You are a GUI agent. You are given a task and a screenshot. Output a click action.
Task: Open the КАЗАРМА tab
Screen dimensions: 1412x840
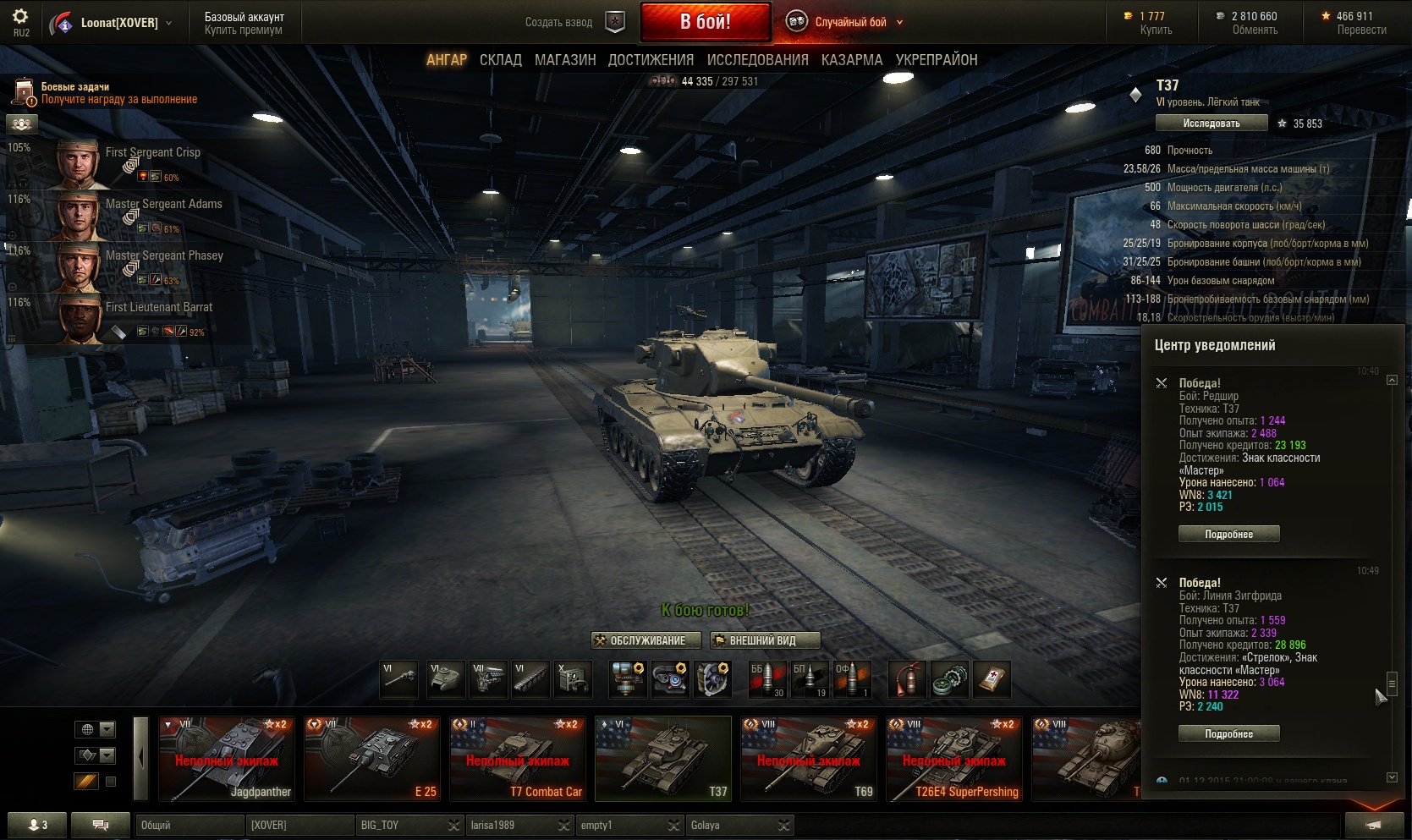851,60
